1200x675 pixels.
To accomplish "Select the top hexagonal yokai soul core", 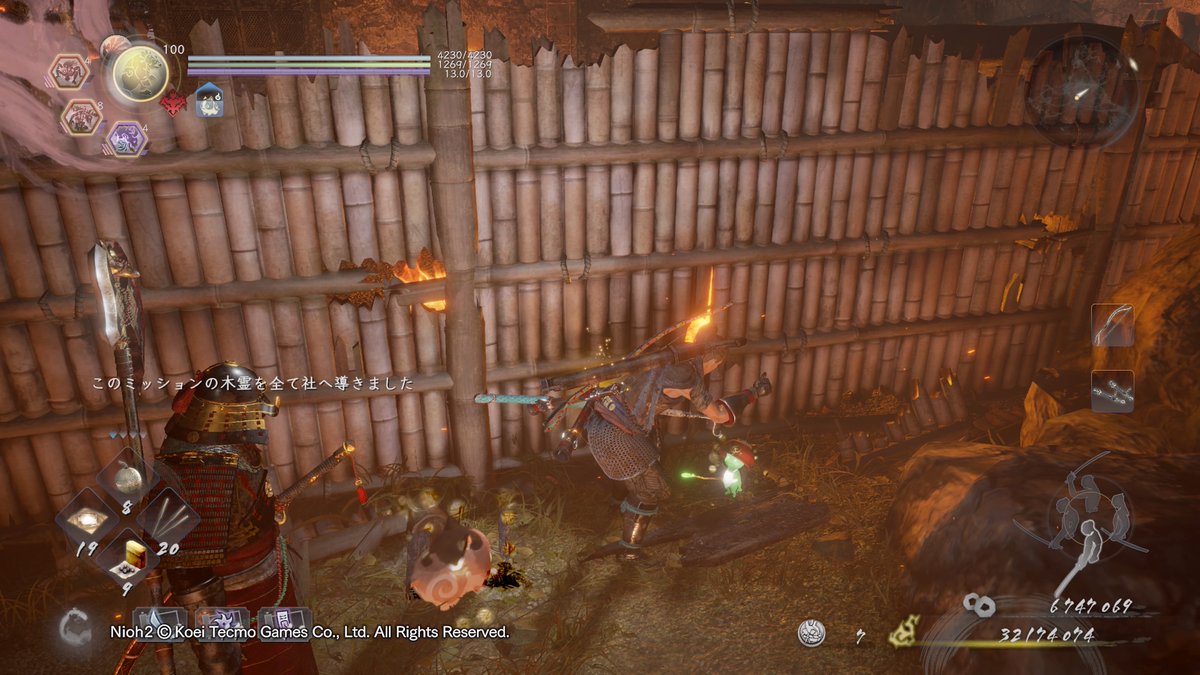I will pos(70,71).
